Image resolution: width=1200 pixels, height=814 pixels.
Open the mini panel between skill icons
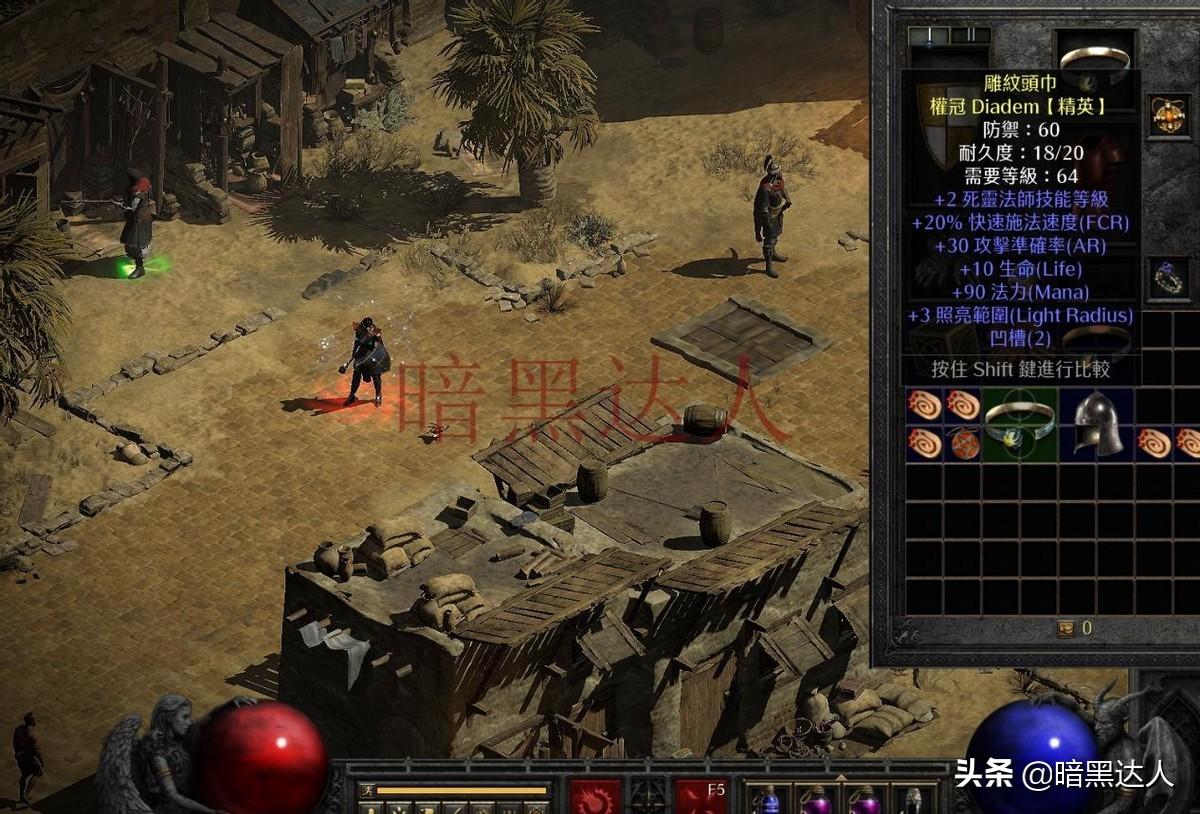click(647, 796)
